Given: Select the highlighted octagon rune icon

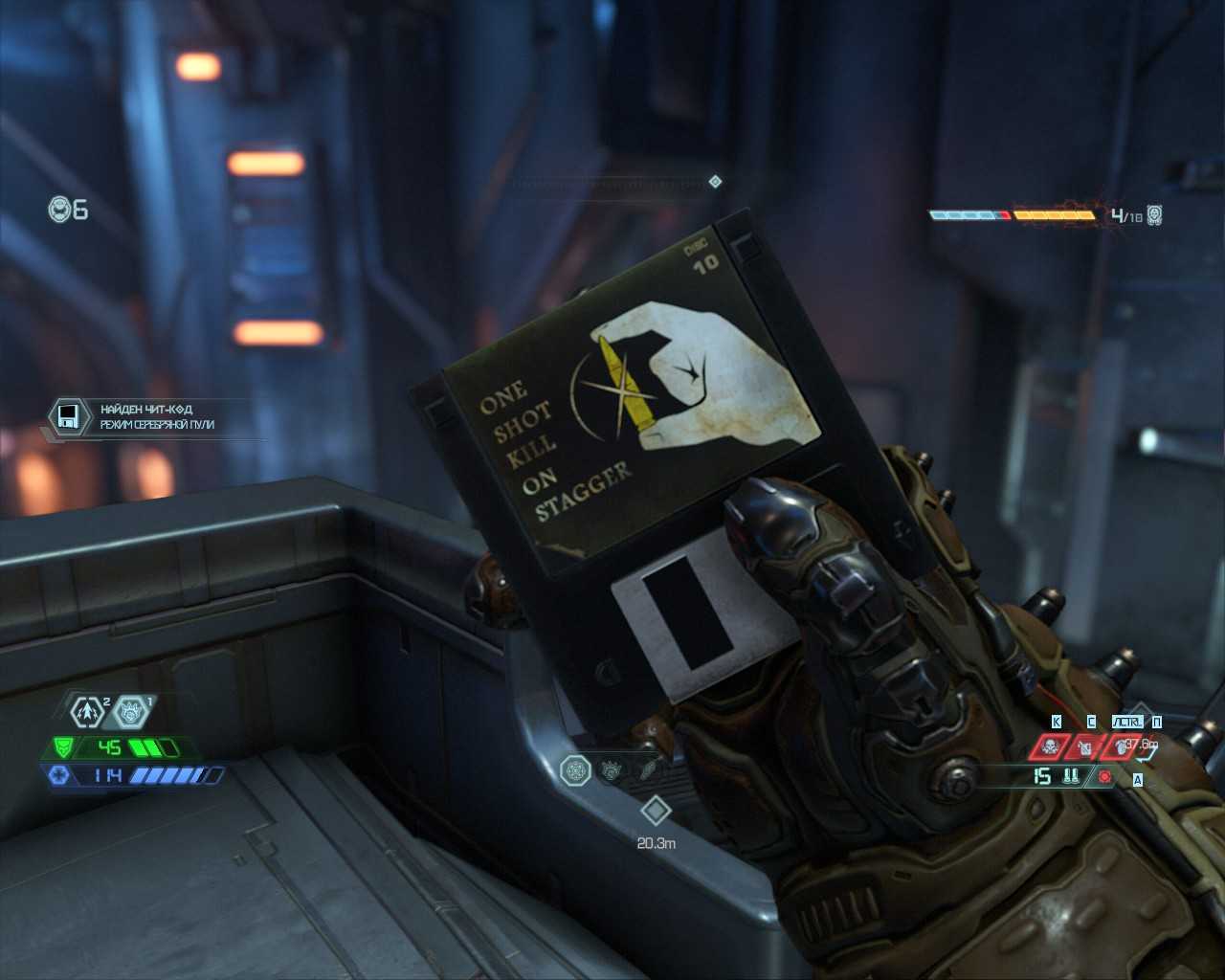Looking at the screenshot, I should (x=575, y=770).
